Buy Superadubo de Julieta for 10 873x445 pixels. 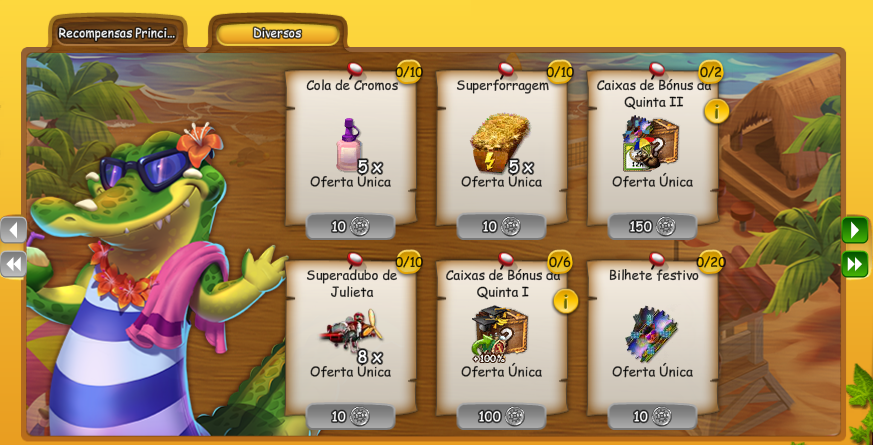pyautogui.click(x=350, y=416)
